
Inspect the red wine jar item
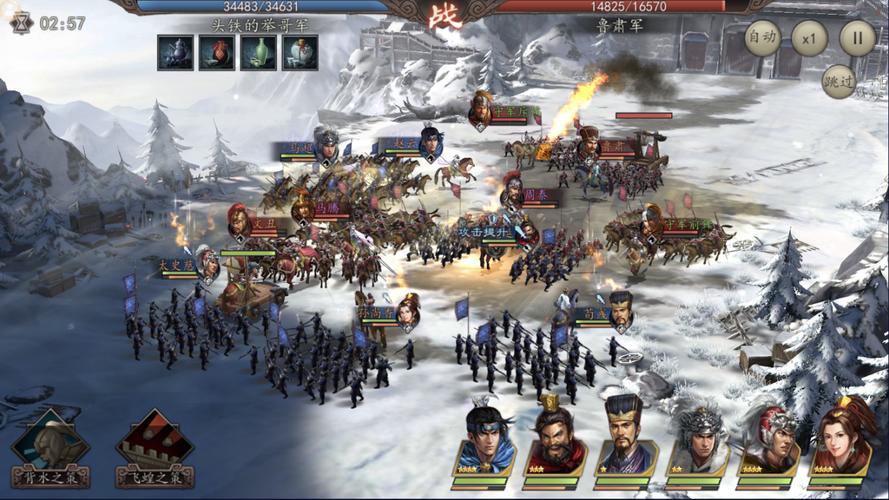point(216,52)
